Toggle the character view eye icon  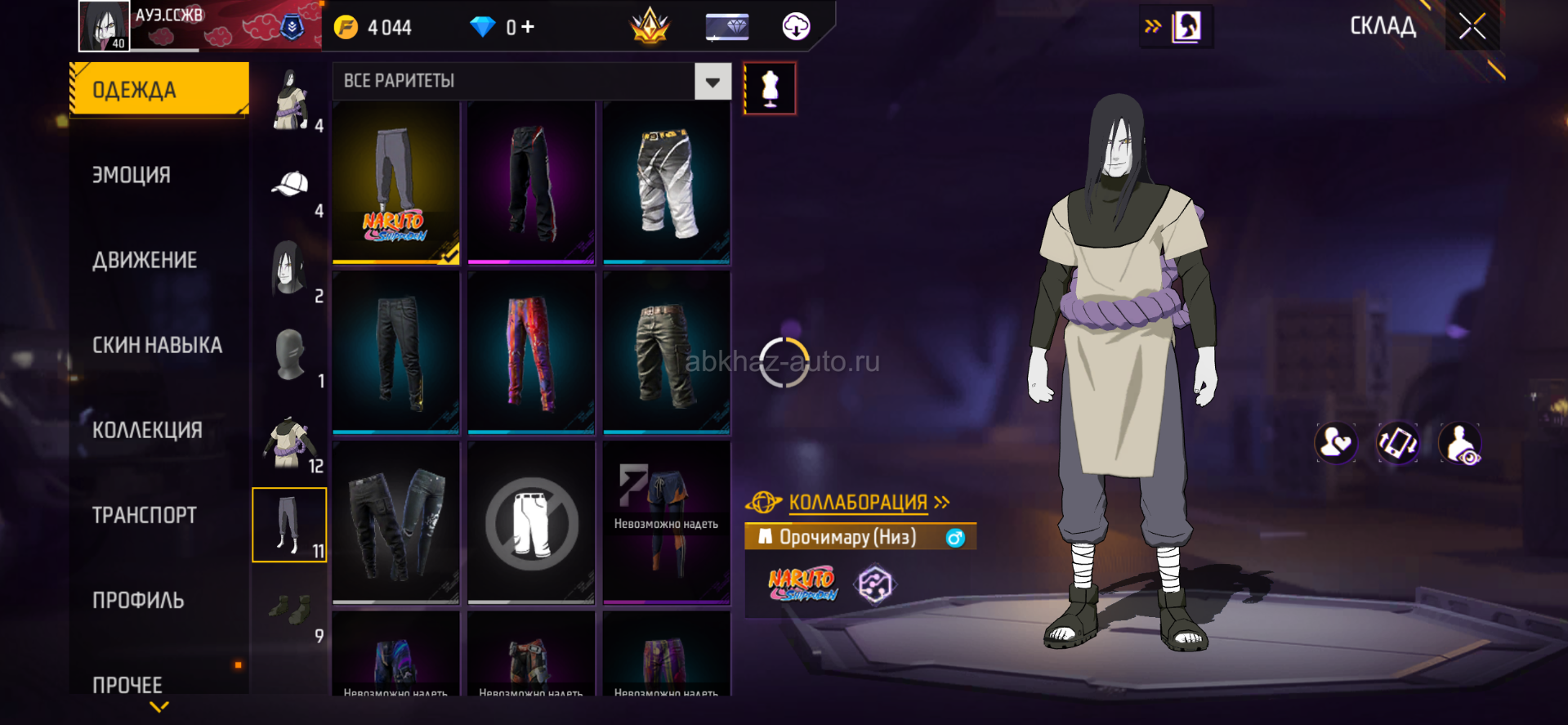pyautogui.click(x=1460, y=444)
